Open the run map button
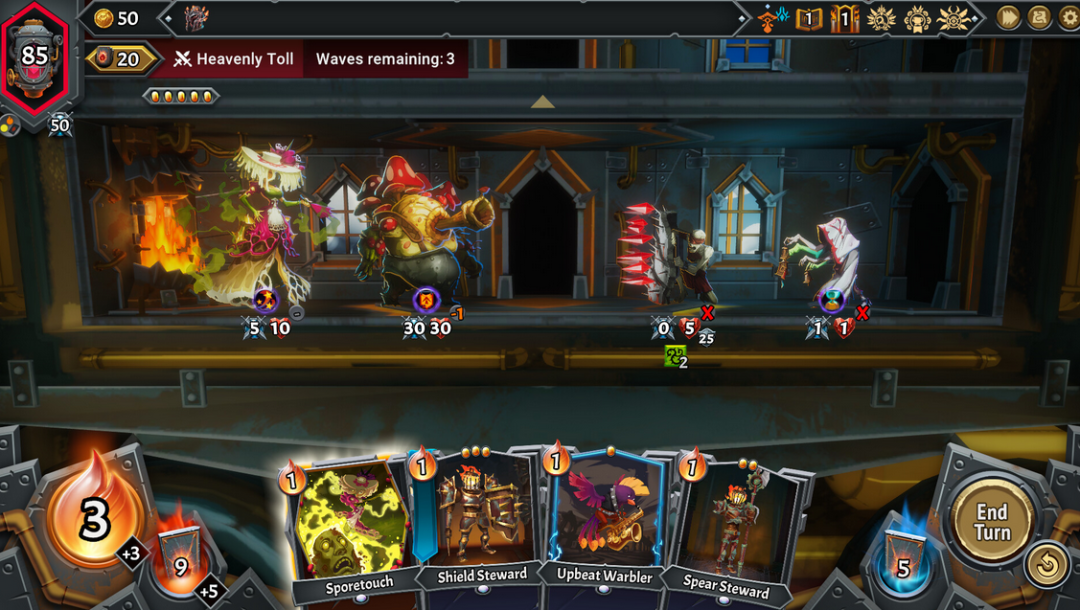Screen dimensions: 1080x610 1039,17
